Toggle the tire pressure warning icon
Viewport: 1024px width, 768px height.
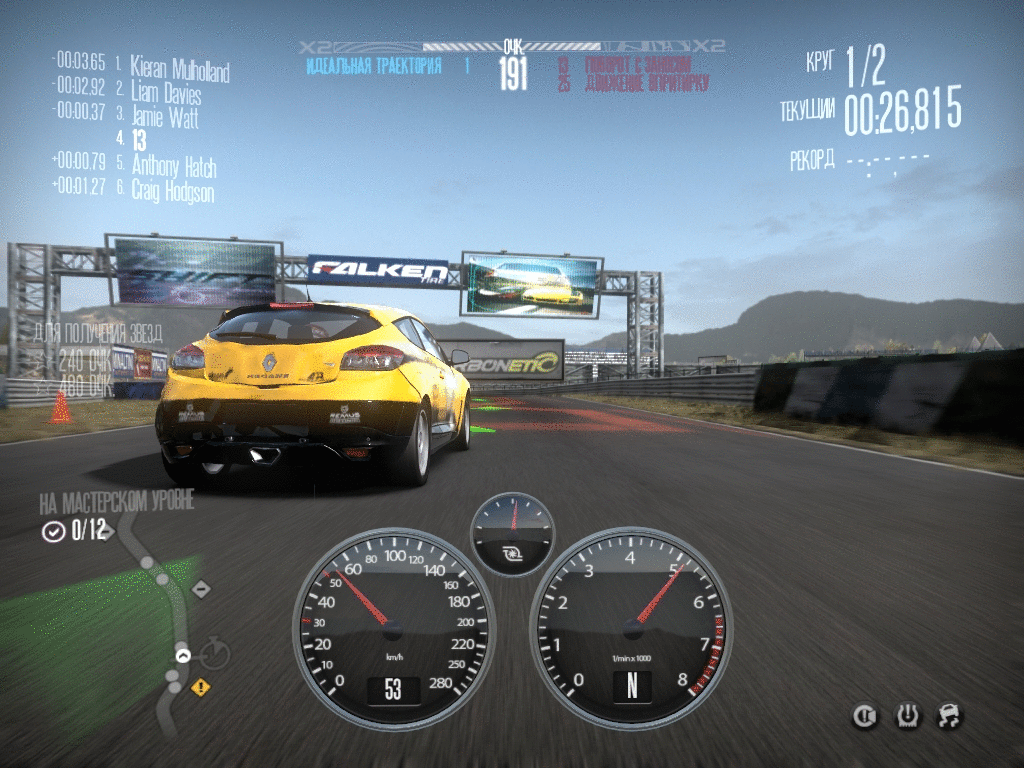coord(907,715)
